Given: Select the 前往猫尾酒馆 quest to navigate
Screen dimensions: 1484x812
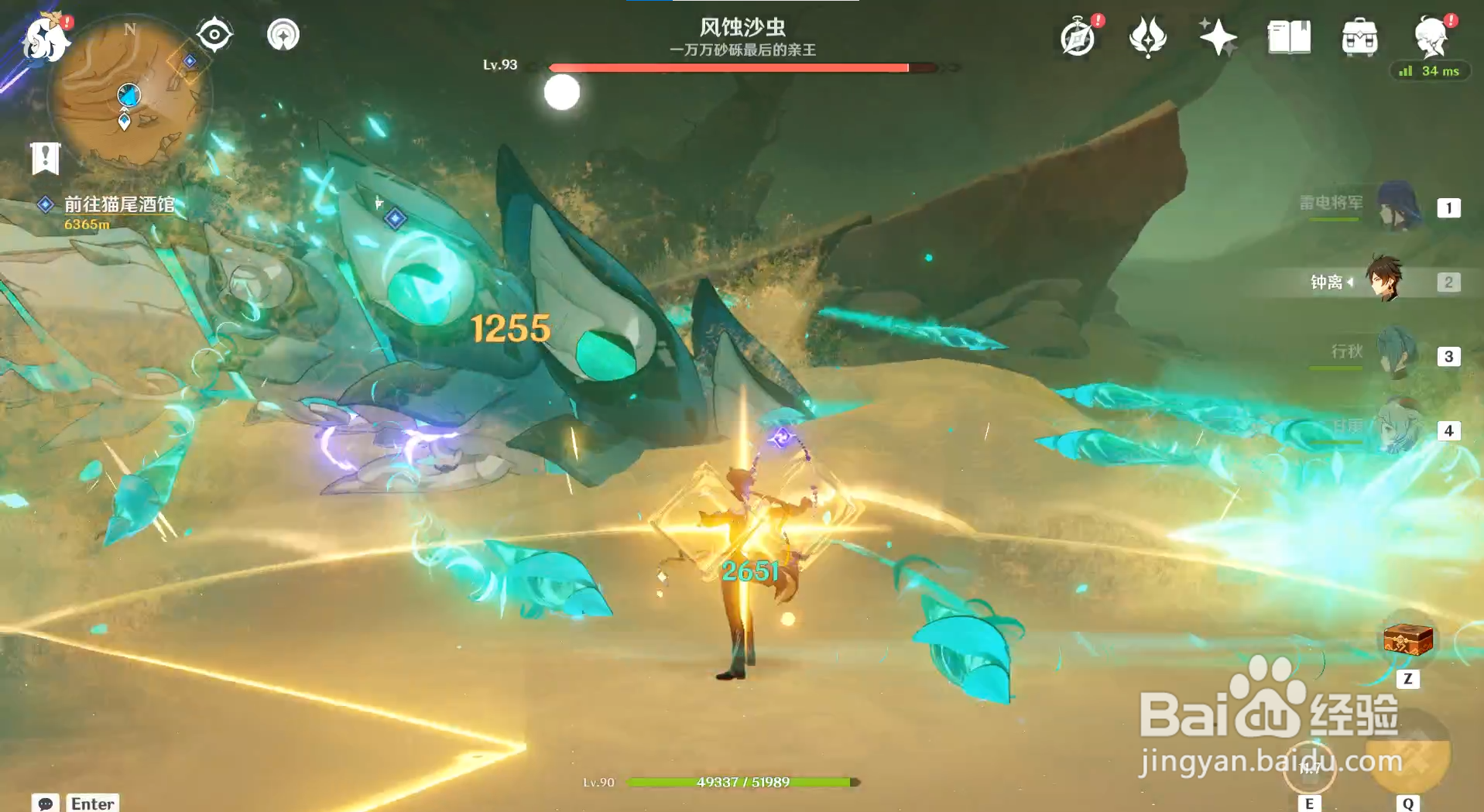Looking at the screenshot, I should (x=120, y=206).
